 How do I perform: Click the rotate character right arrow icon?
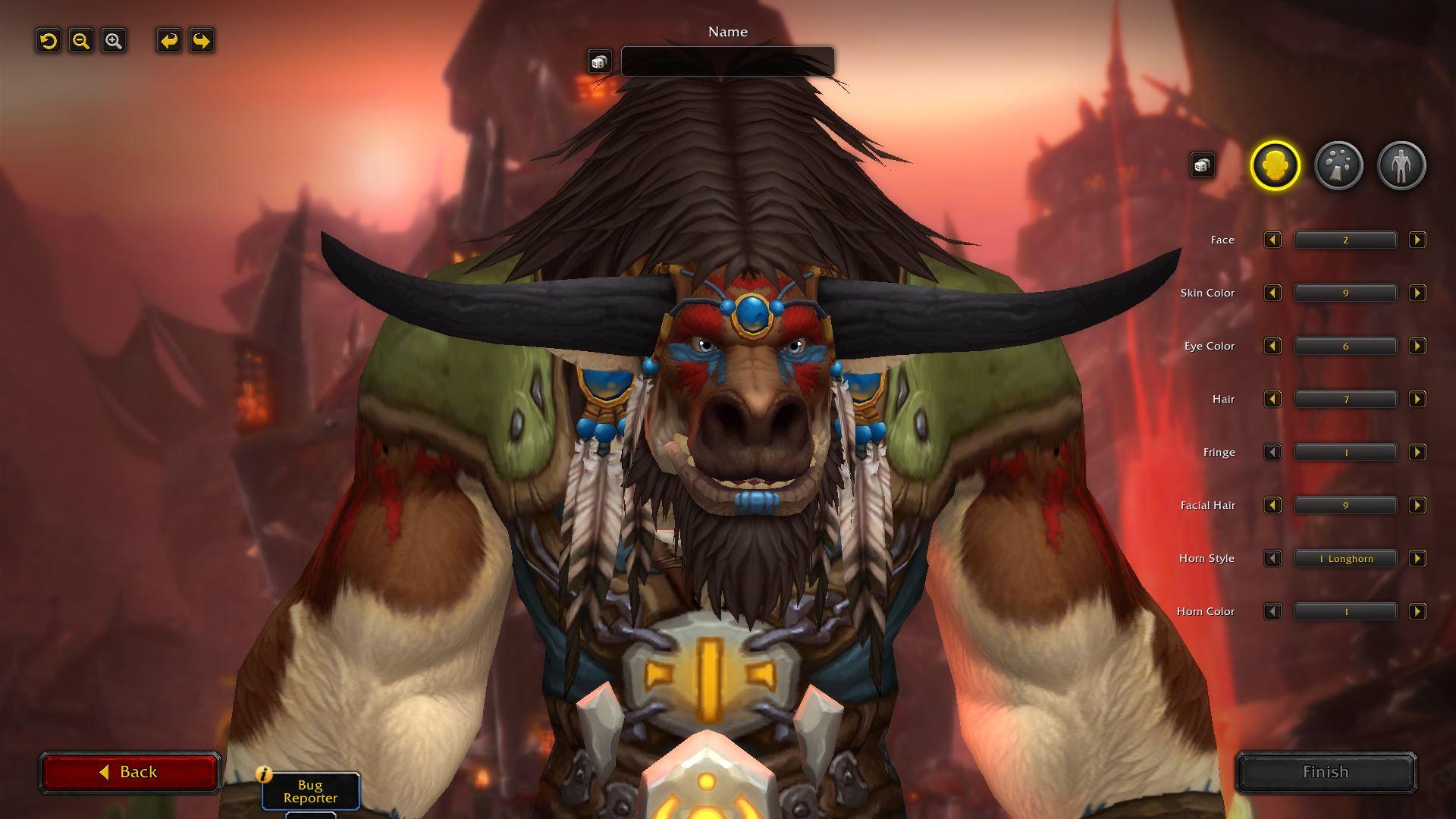coord(200,41)
